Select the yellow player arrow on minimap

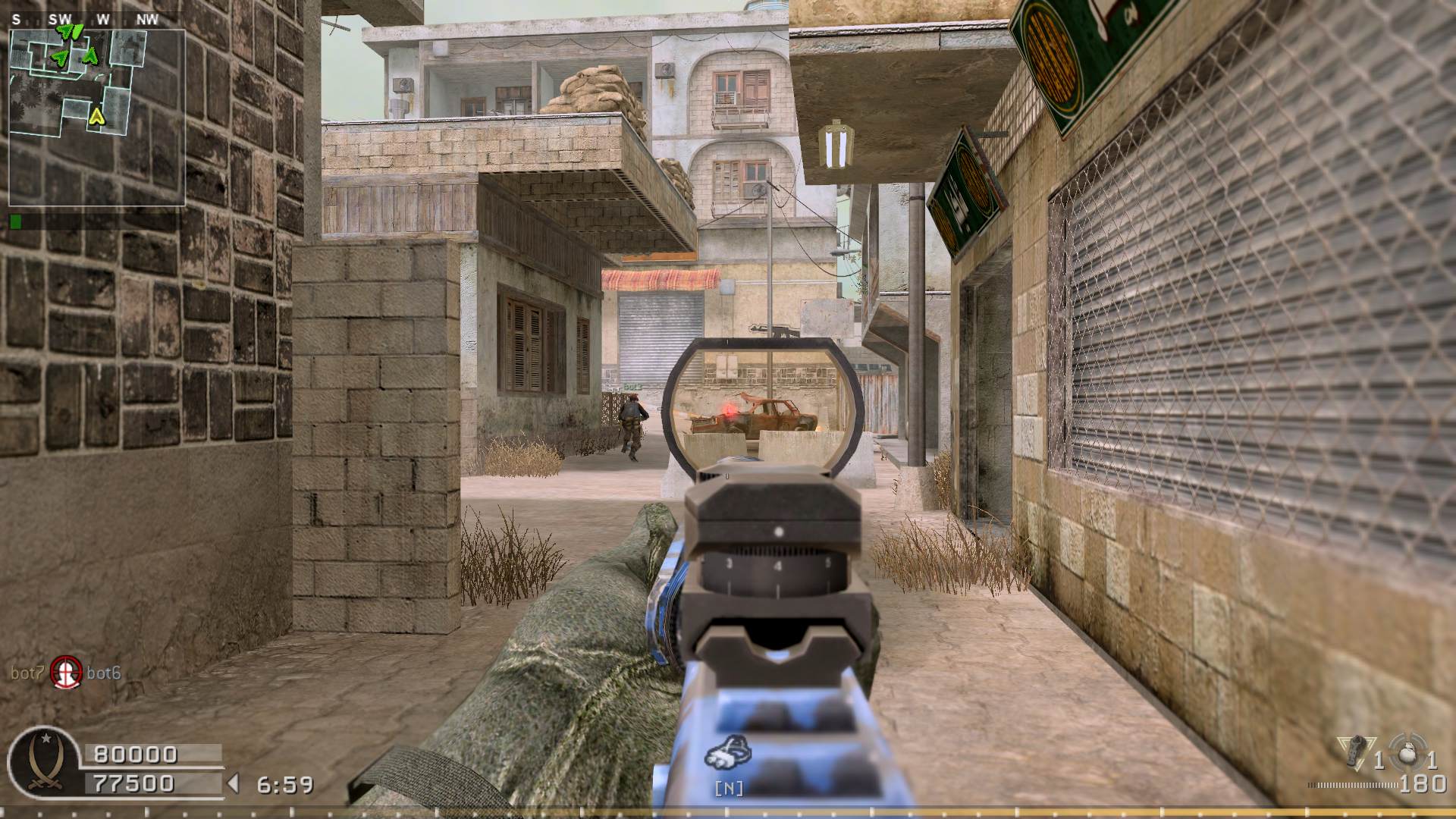pyautogui.click(x=96, y=116)
